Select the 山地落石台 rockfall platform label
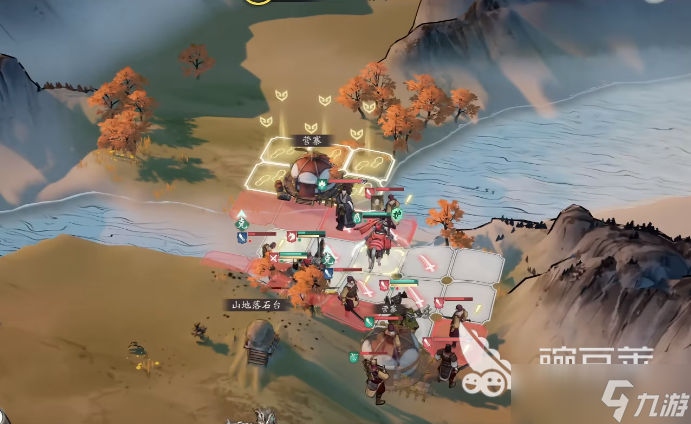This screenshot has width=691, height=424. coord(256,304)
